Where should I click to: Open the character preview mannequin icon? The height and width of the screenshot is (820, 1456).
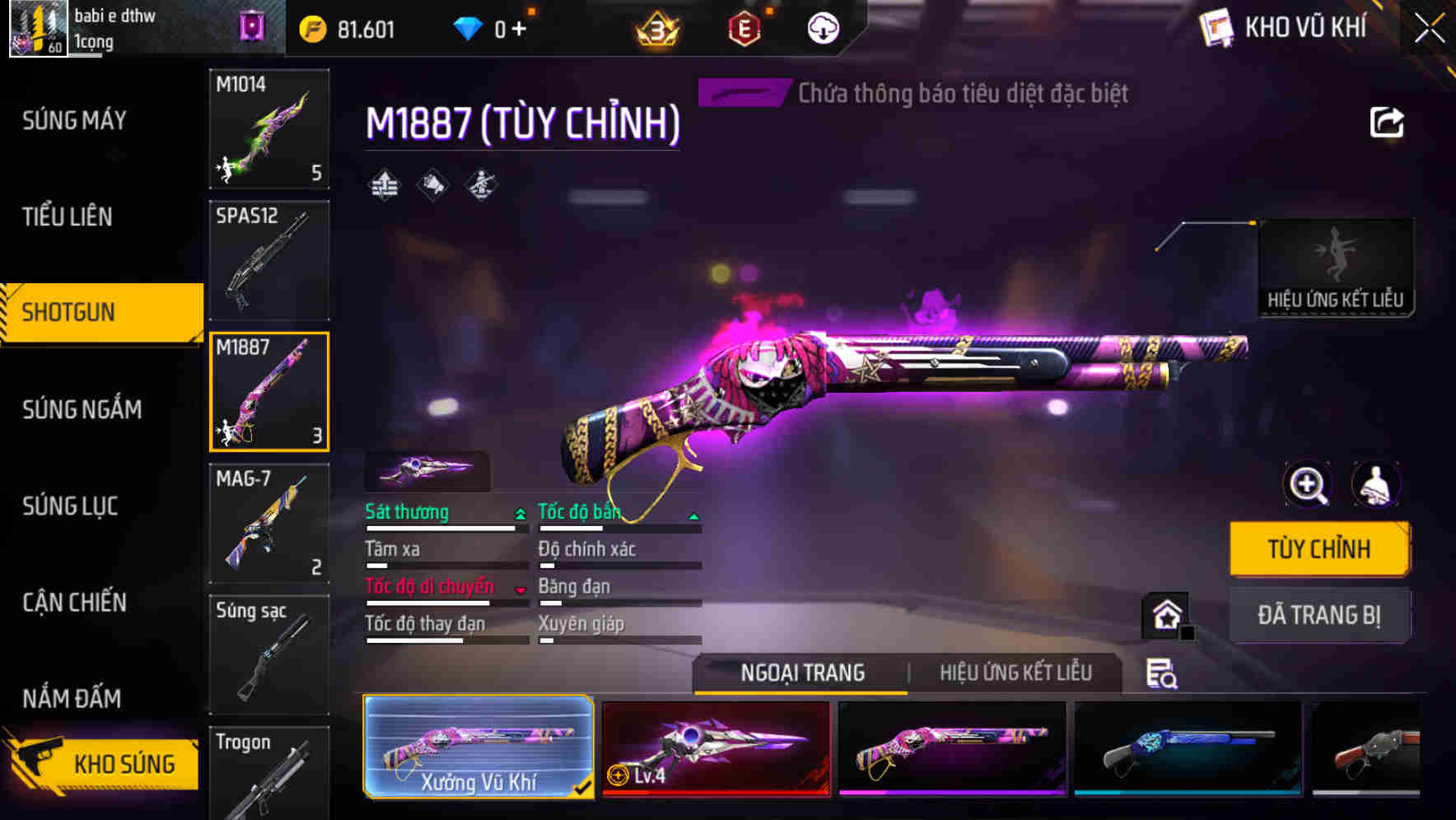tap(1376, 485)
